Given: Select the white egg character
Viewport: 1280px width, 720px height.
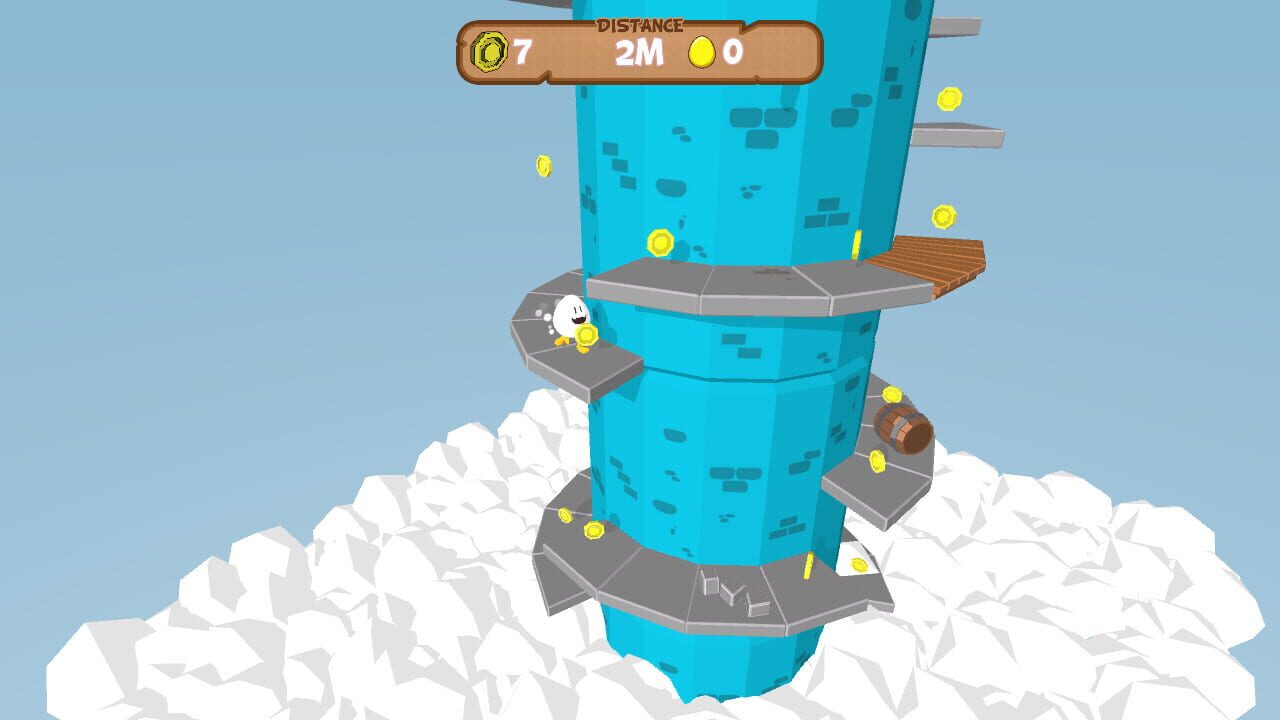Looking at the screenshot, I should 568,315.
